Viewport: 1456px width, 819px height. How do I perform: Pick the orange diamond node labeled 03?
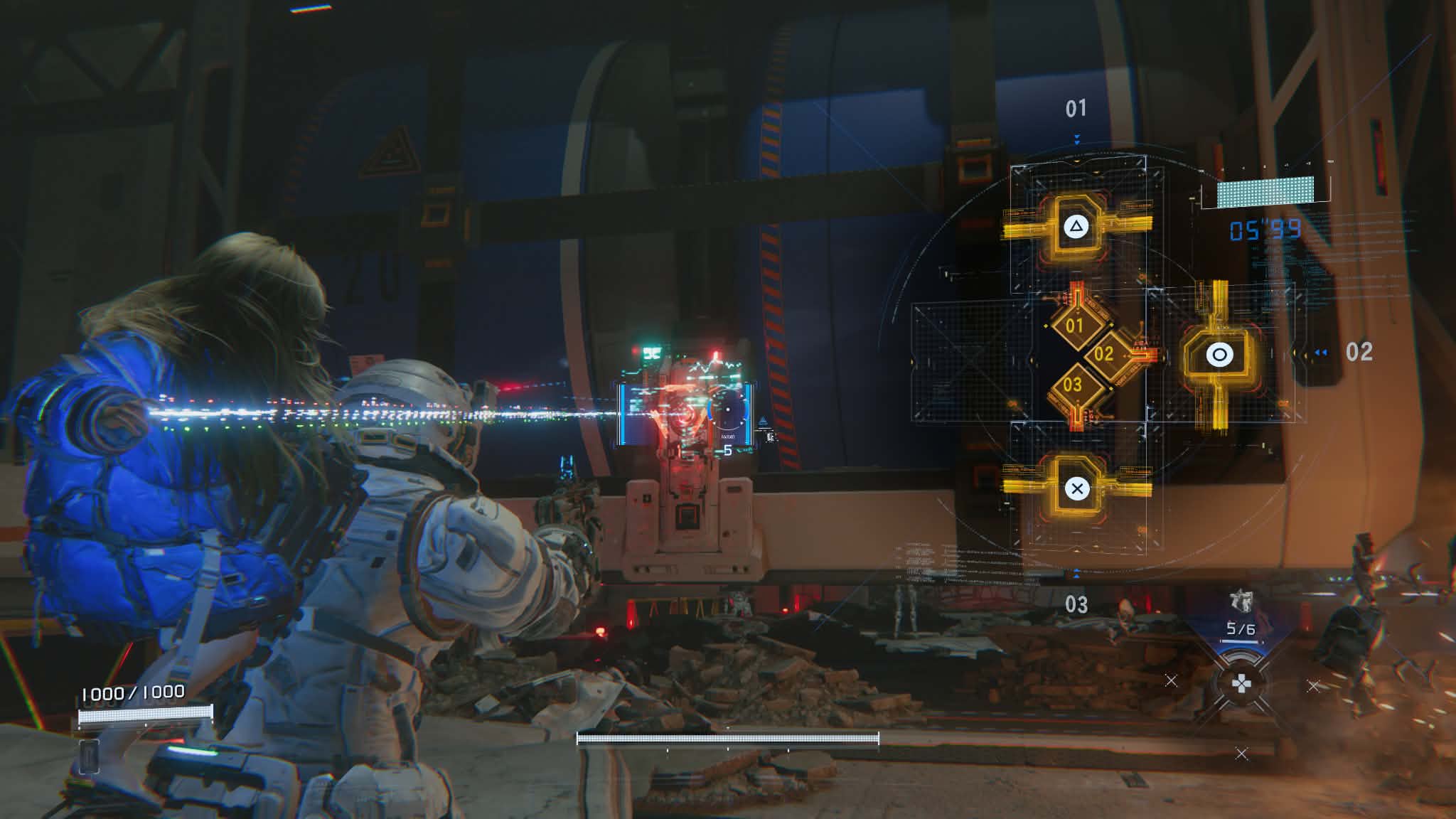(x=1073, y=385)
